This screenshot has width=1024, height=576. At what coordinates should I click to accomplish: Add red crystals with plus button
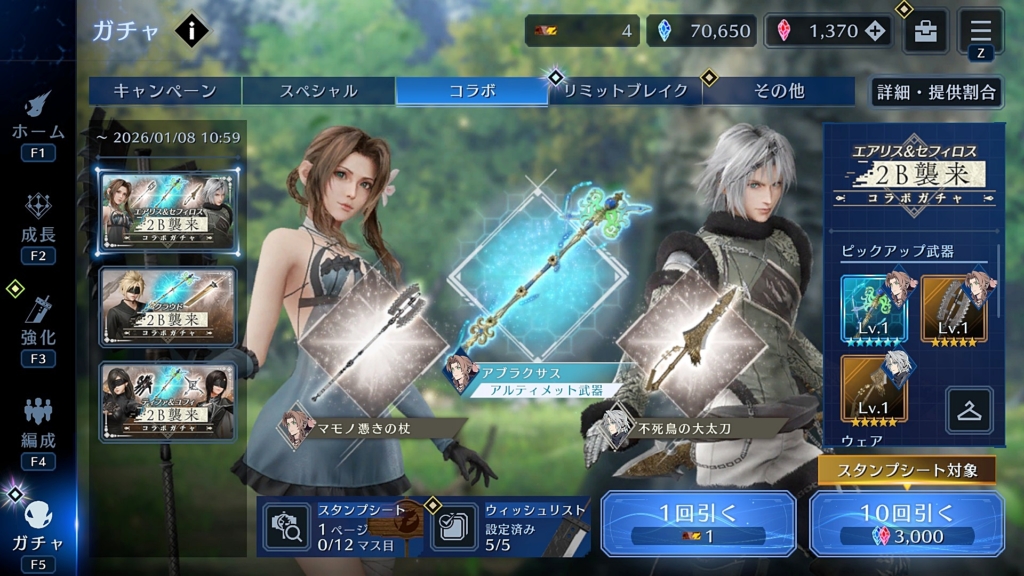tap(876, 31)
